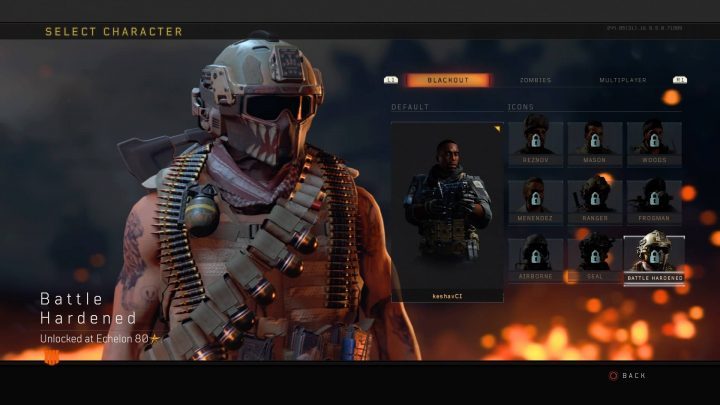Switch to the Multiplayer tab
720x405 pixels.
coord(622,80)
